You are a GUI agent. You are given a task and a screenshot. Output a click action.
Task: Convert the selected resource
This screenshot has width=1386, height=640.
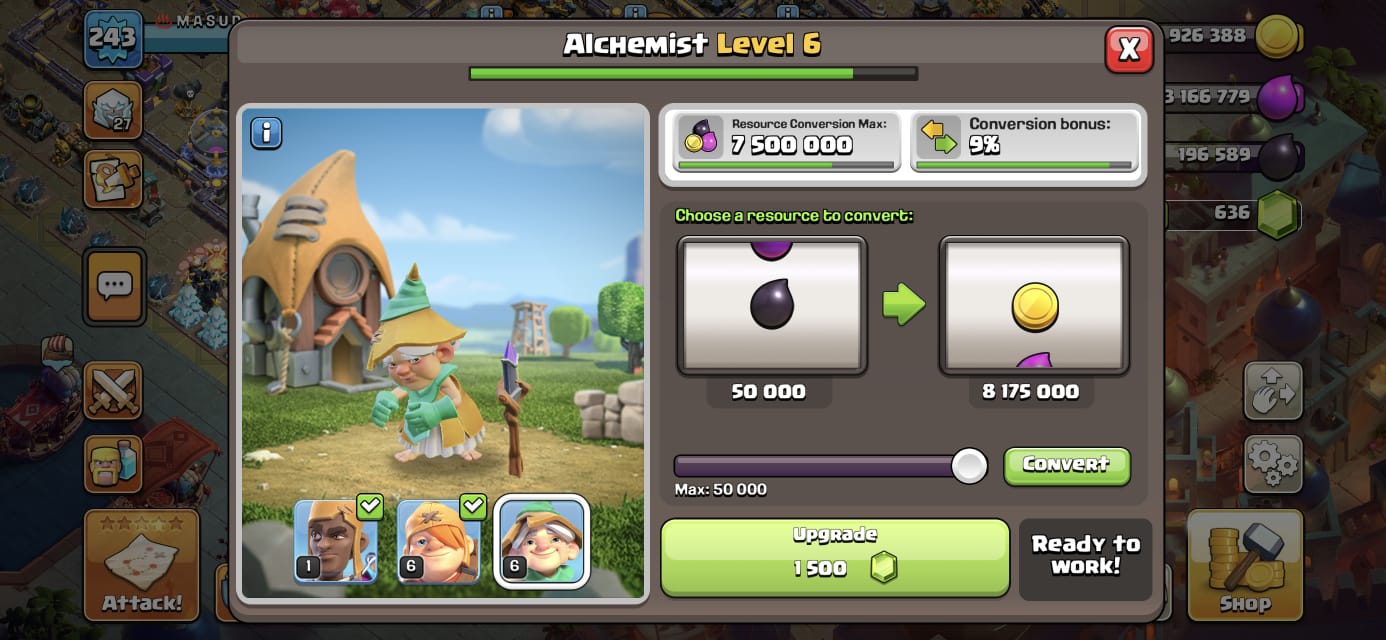coord(1066,465)
